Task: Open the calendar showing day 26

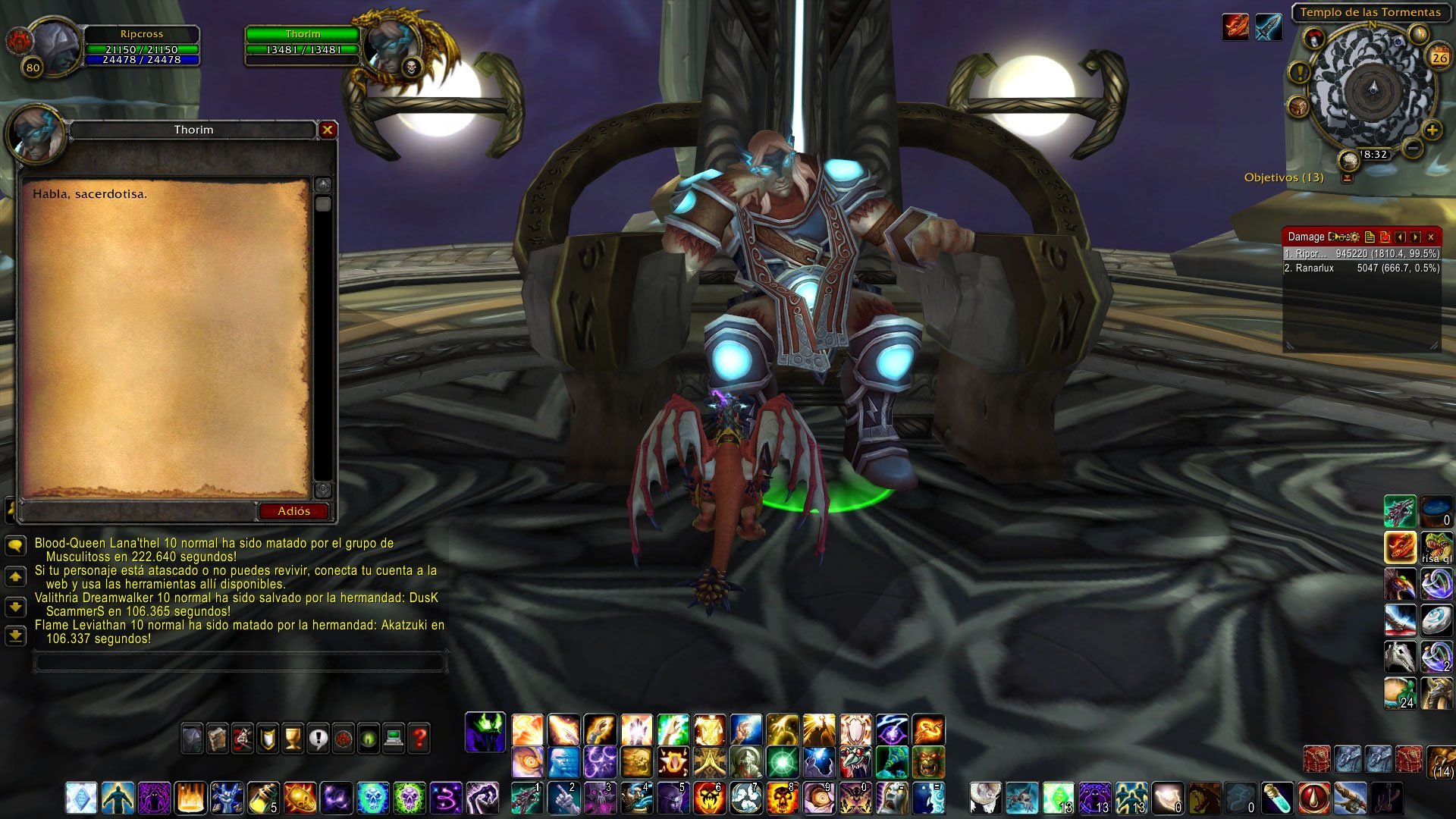Action: 1439,57
